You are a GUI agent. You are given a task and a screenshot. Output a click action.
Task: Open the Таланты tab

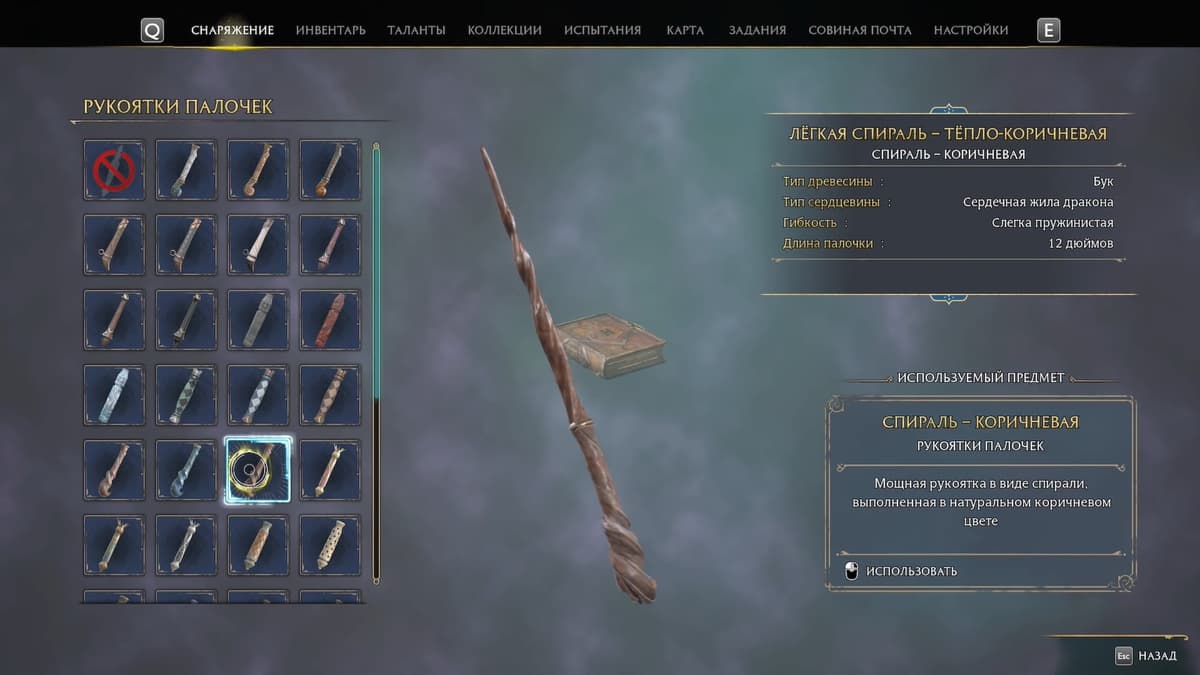coord(416,30)
